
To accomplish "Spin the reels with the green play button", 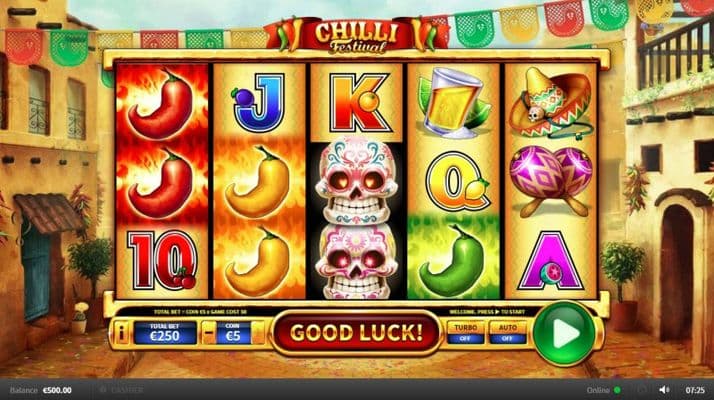I will point(563,333).
